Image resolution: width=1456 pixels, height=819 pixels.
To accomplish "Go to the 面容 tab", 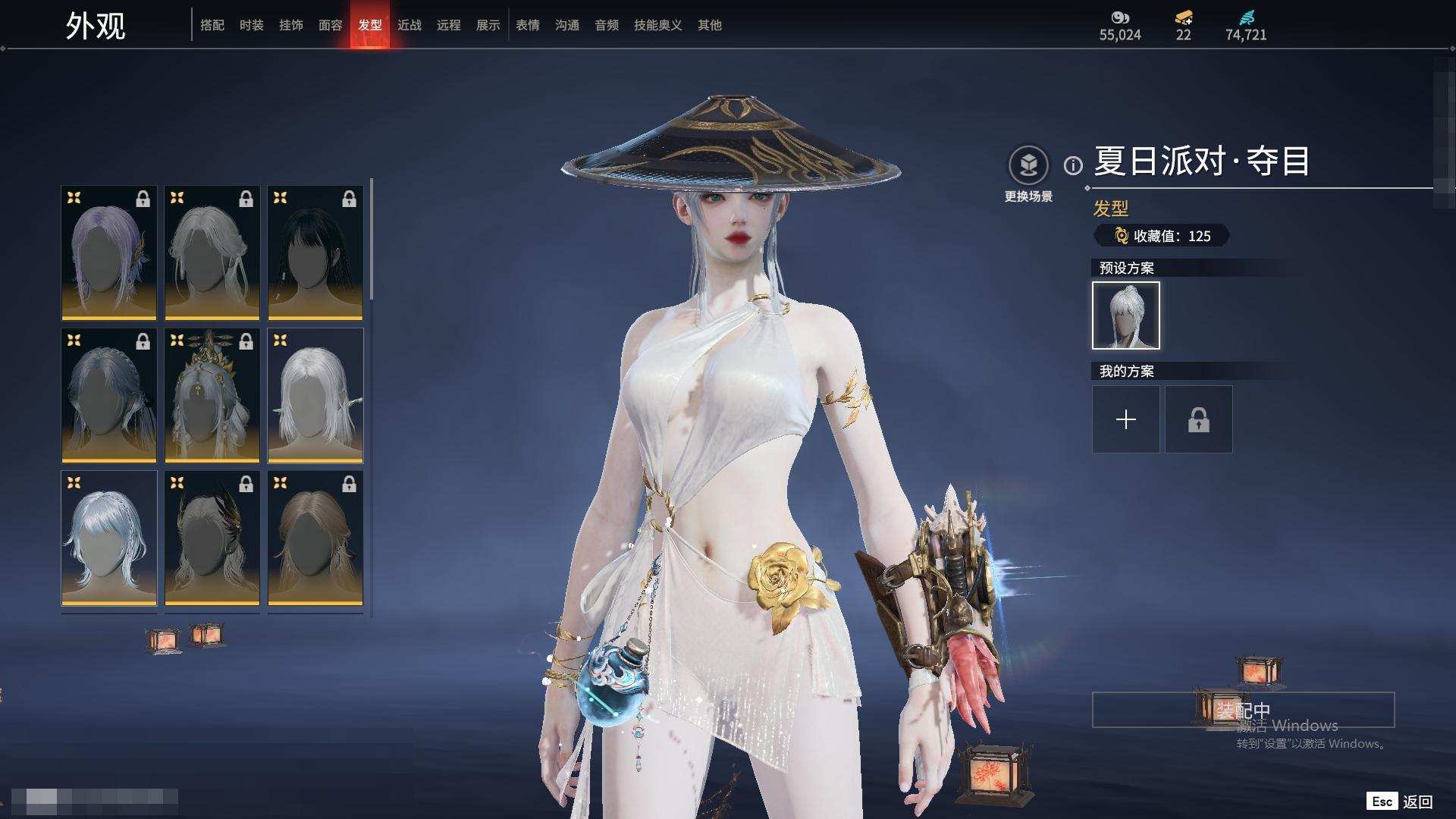I will (x=331, y=25).
